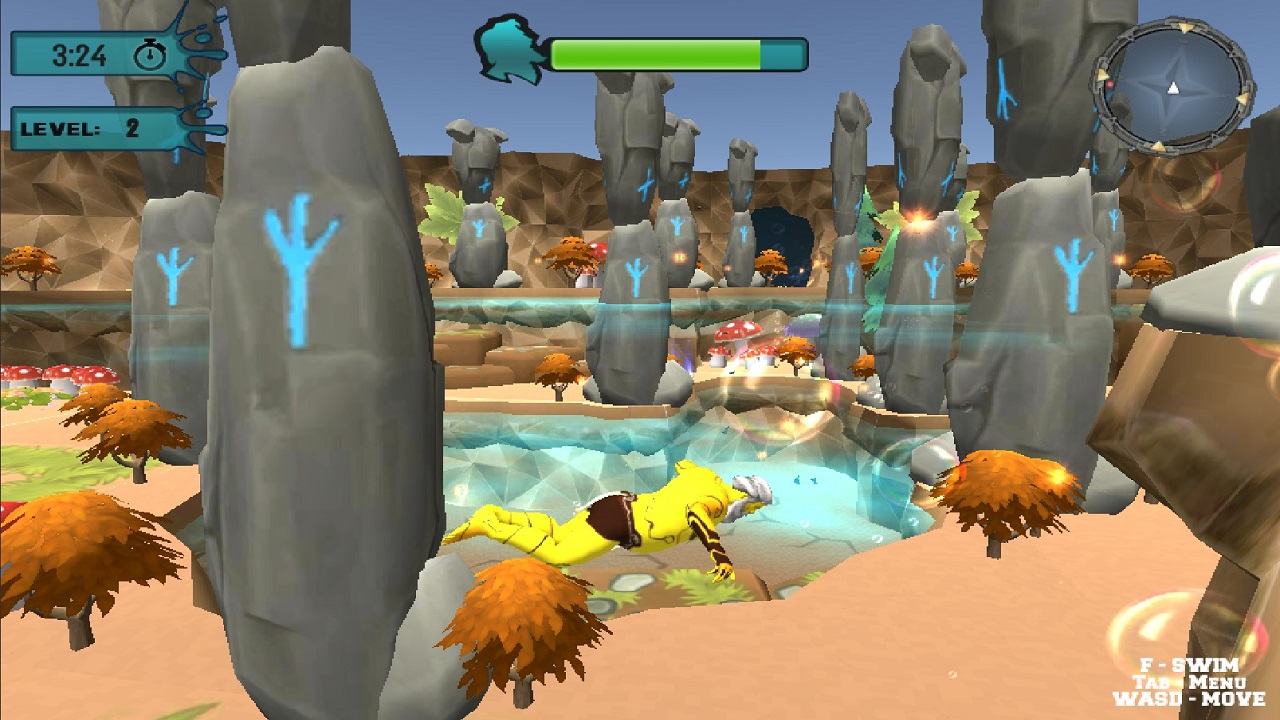The image size is (1280, 720).
Task: Click the F - SWIM prompt
Action: click(x=1190, y=665)
